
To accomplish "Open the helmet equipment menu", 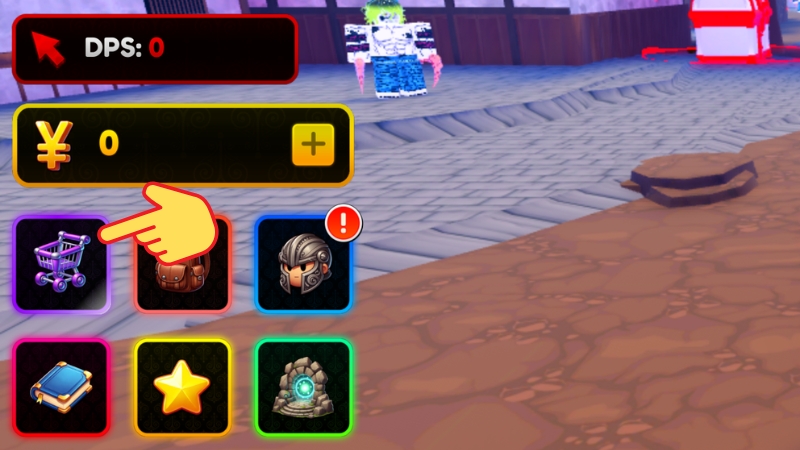I will click(303, 265).
